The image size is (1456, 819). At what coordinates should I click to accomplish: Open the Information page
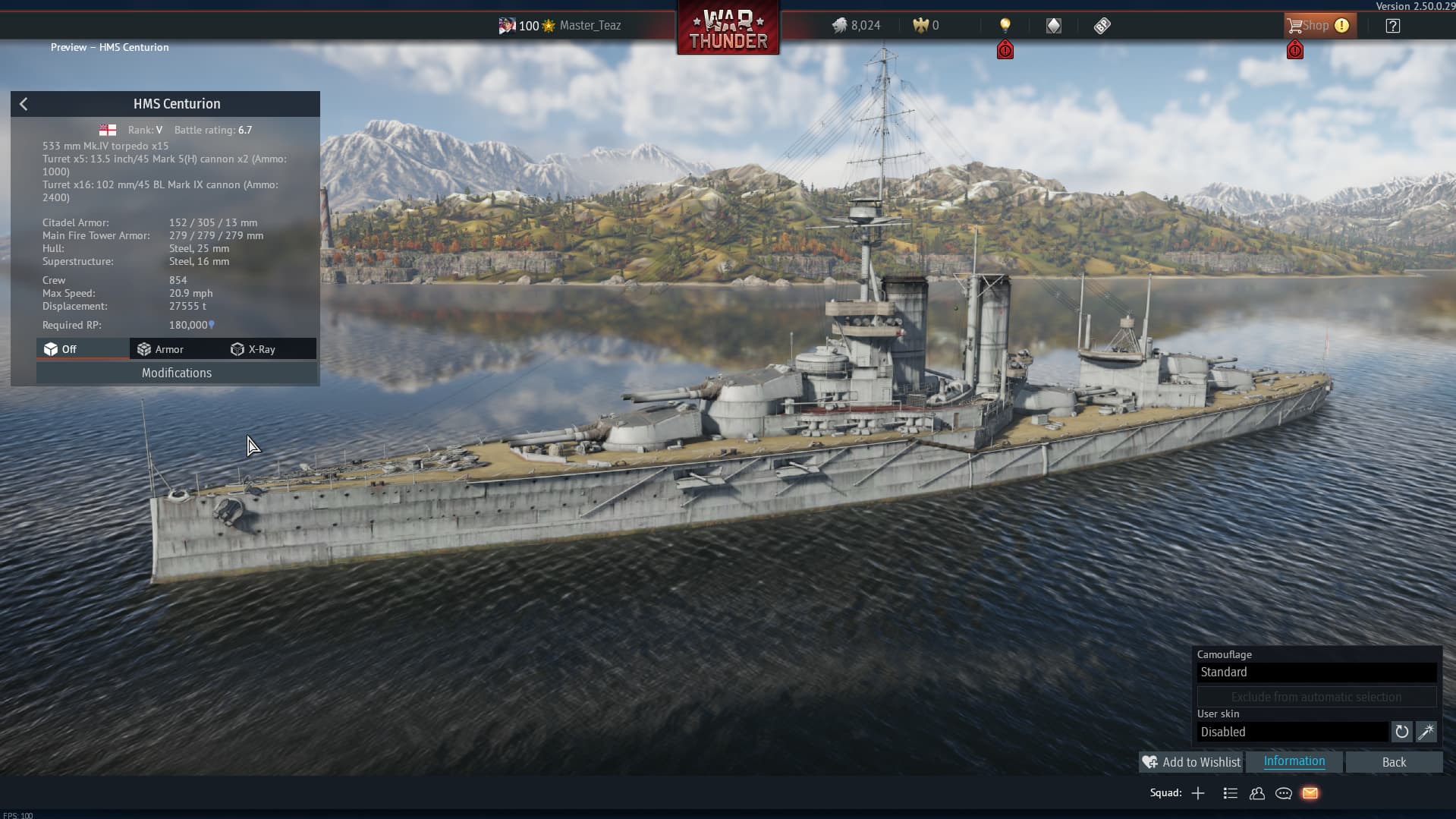(x=1294, y=761)
